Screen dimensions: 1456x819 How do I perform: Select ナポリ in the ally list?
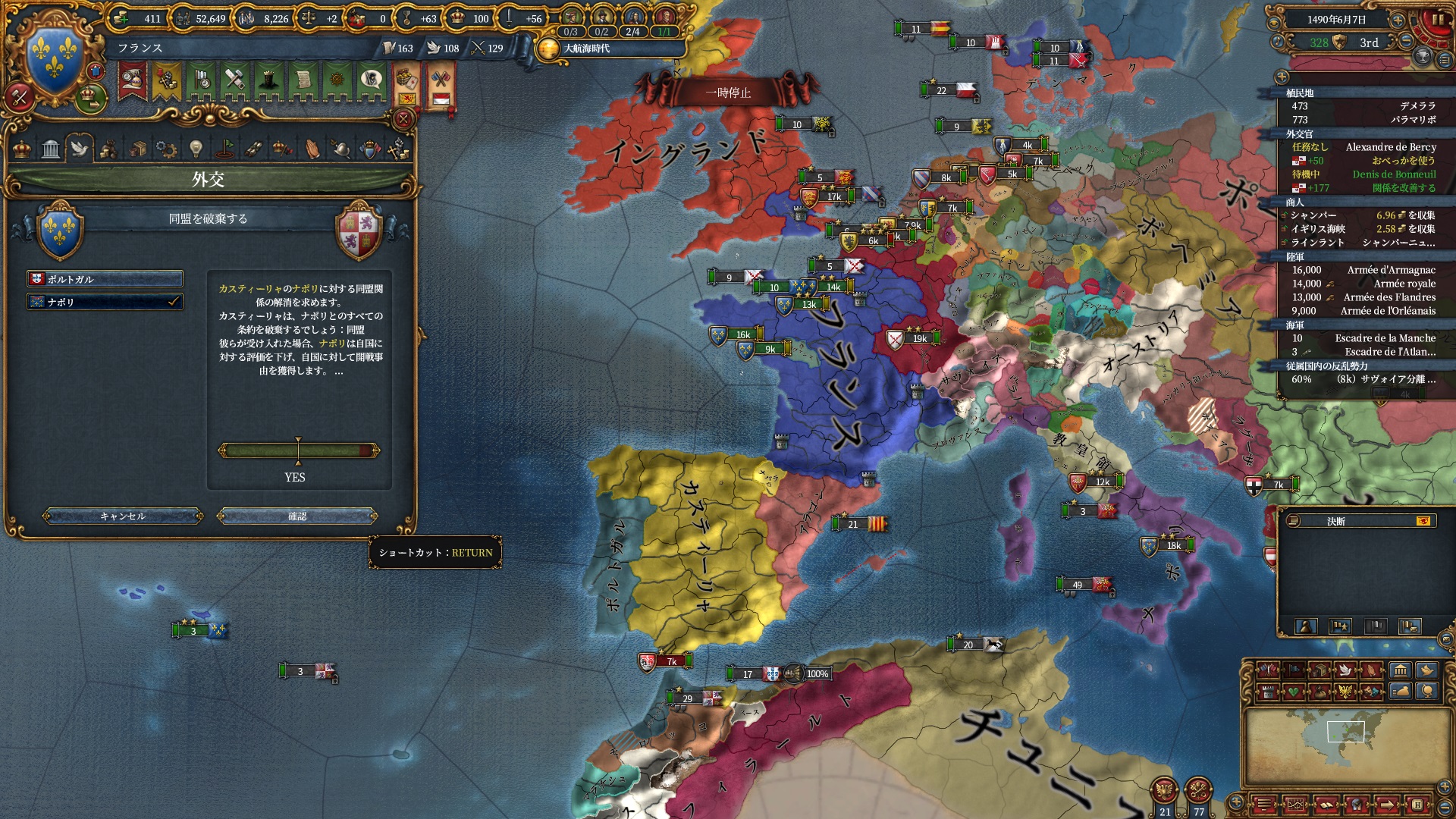tap(105, 302)
